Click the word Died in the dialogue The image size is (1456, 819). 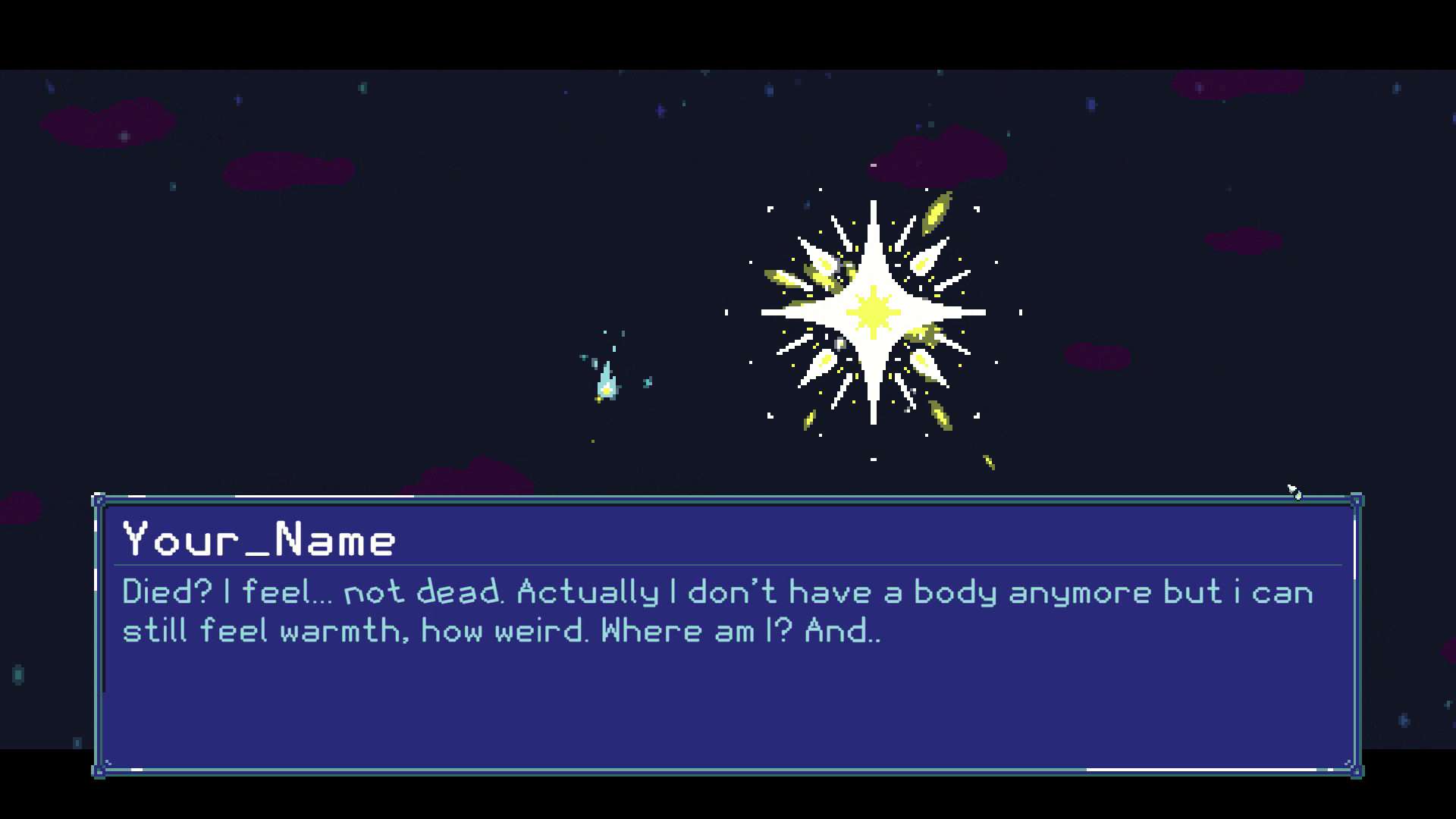(x=157, y=592)
